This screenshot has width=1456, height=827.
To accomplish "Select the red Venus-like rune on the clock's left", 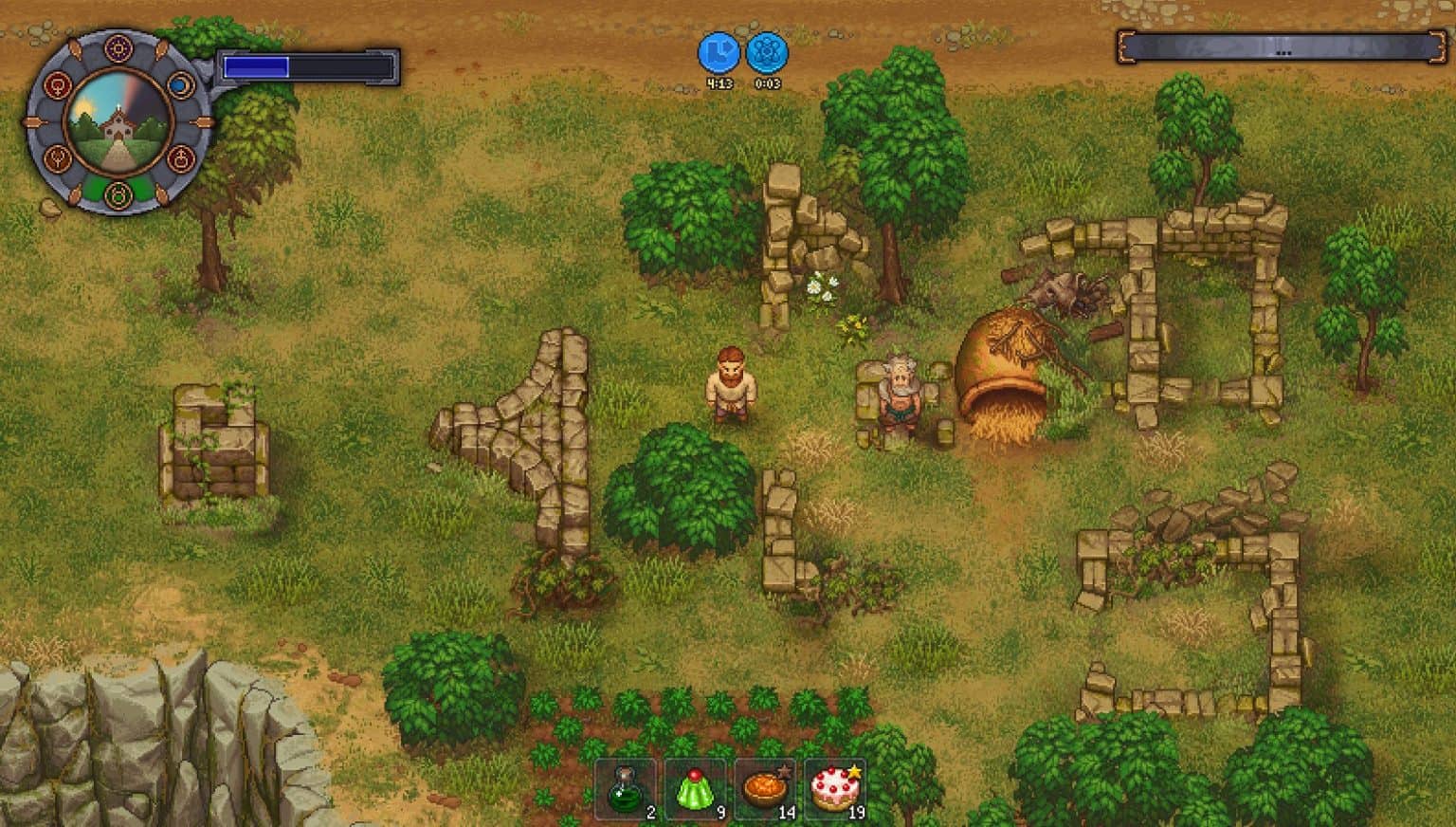I will (59, 85).
